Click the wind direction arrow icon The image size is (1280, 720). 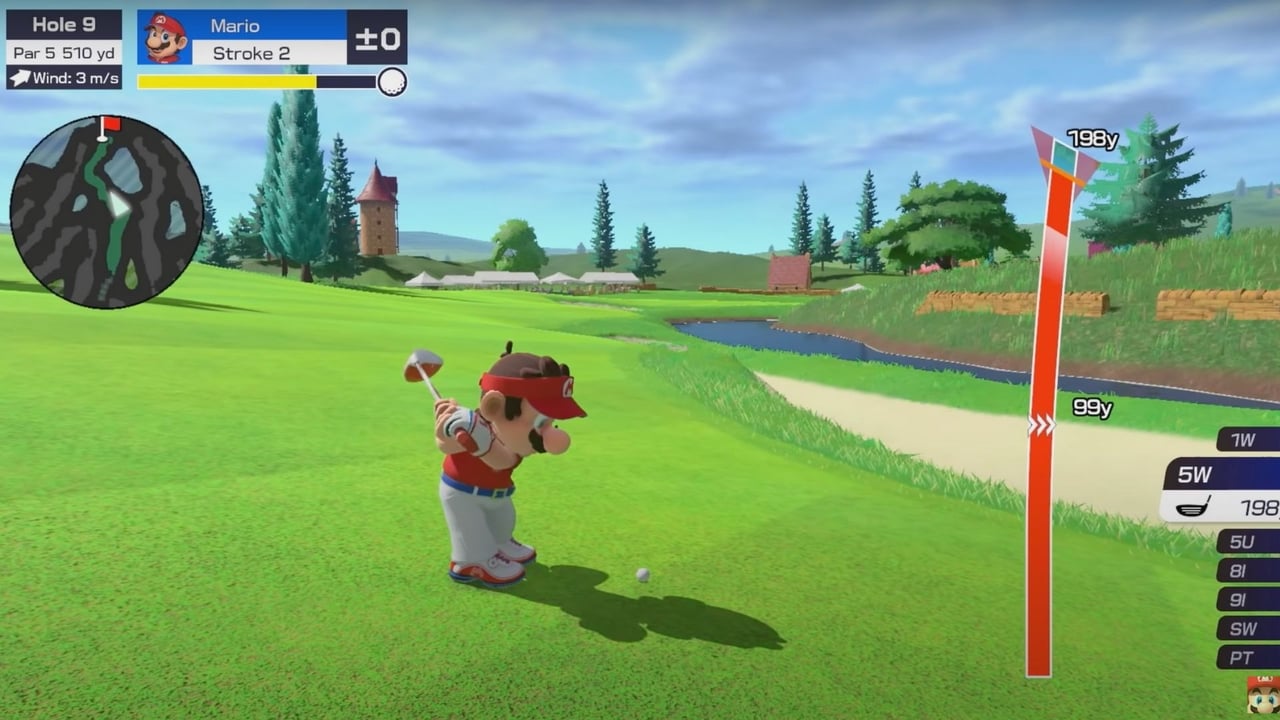pos(18,76)
